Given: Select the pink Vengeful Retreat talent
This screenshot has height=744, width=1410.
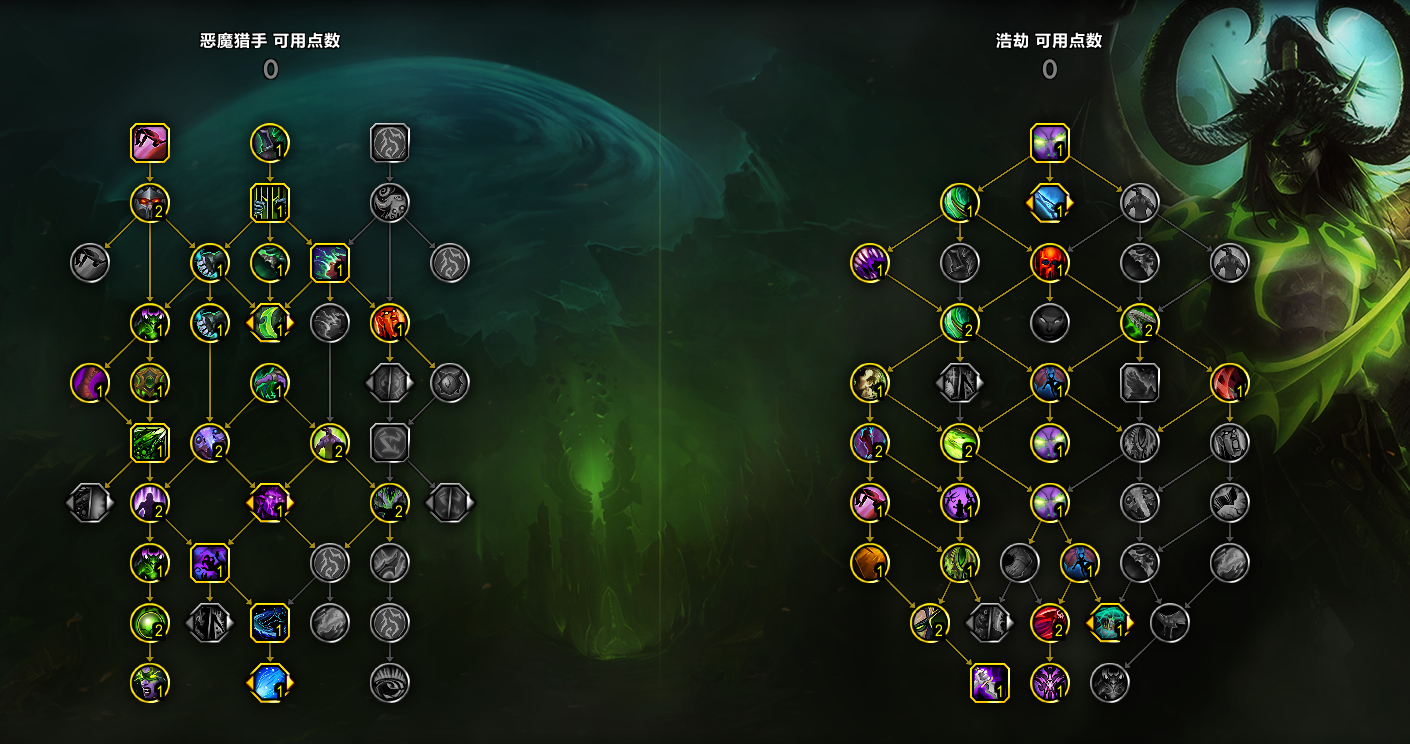Looking at the screenshot, I should [x=148, y=142].
